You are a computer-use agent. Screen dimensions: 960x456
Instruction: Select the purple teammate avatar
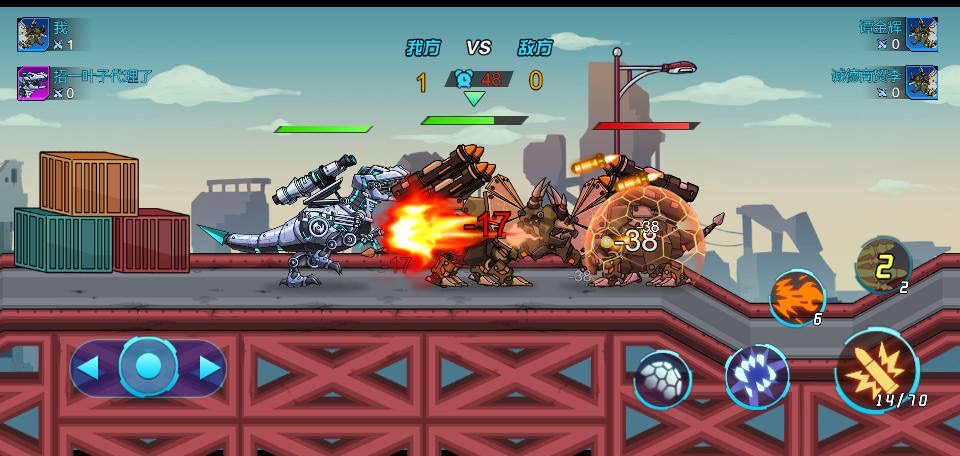tap(33, 83)
